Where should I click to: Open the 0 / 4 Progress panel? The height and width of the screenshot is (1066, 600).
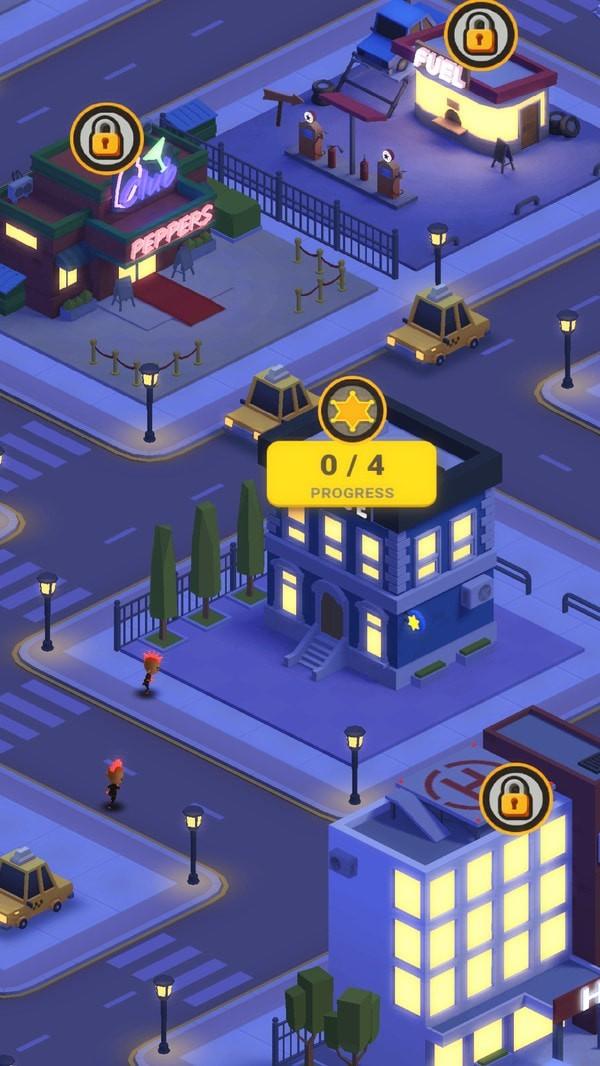(352, 474)
